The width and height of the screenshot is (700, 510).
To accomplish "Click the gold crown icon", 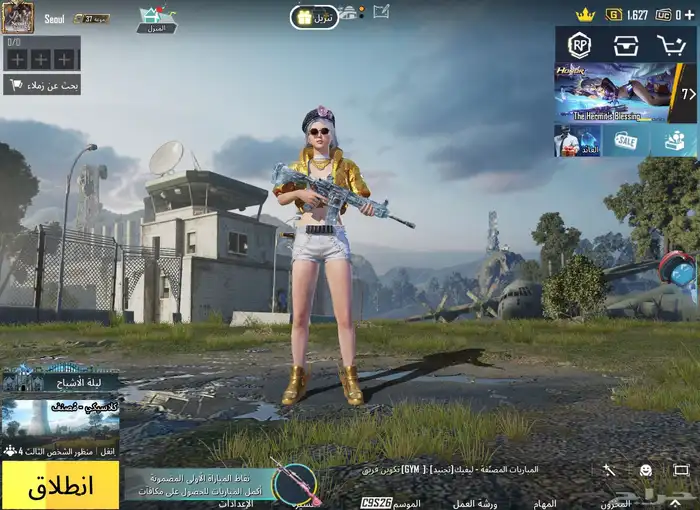I will coord(585,14).
